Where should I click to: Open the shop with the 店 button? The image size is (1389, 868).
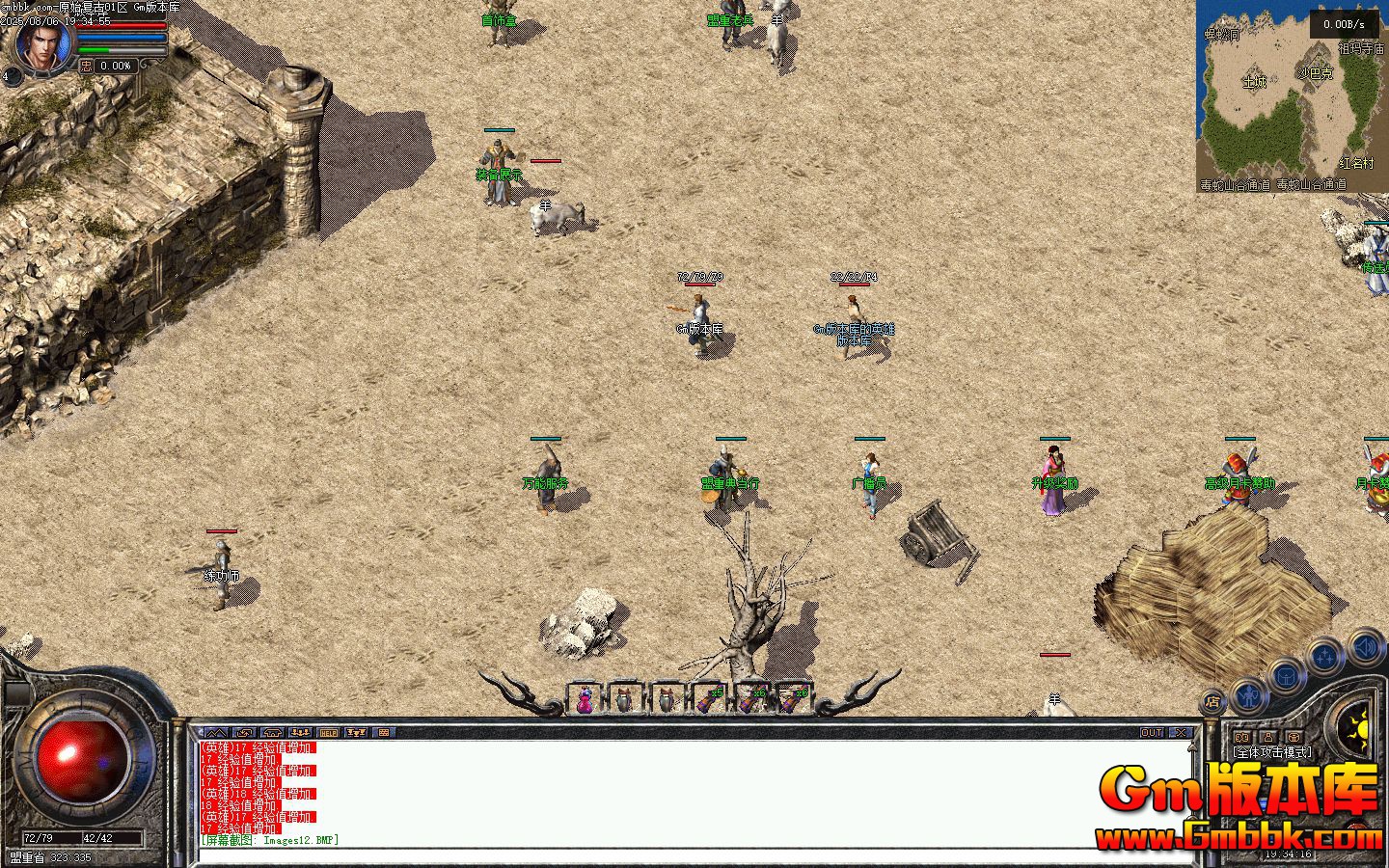(1212, 701)
